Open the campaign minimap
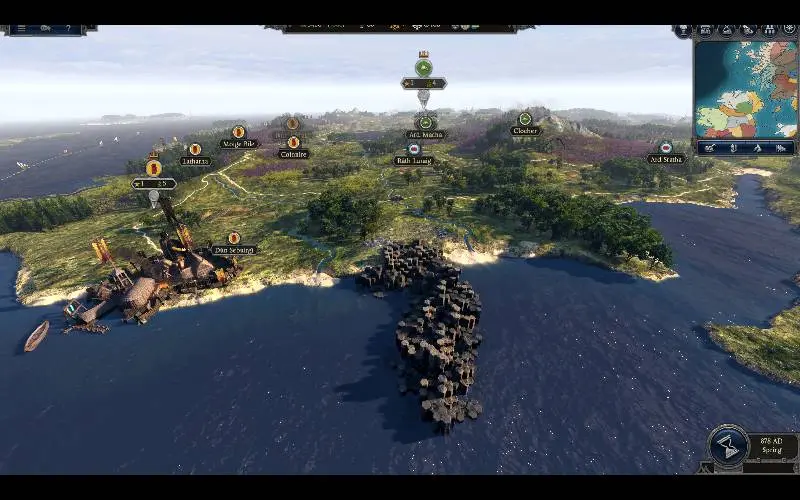This screenshot has width=800, height=500. click(x=745, y=88)
